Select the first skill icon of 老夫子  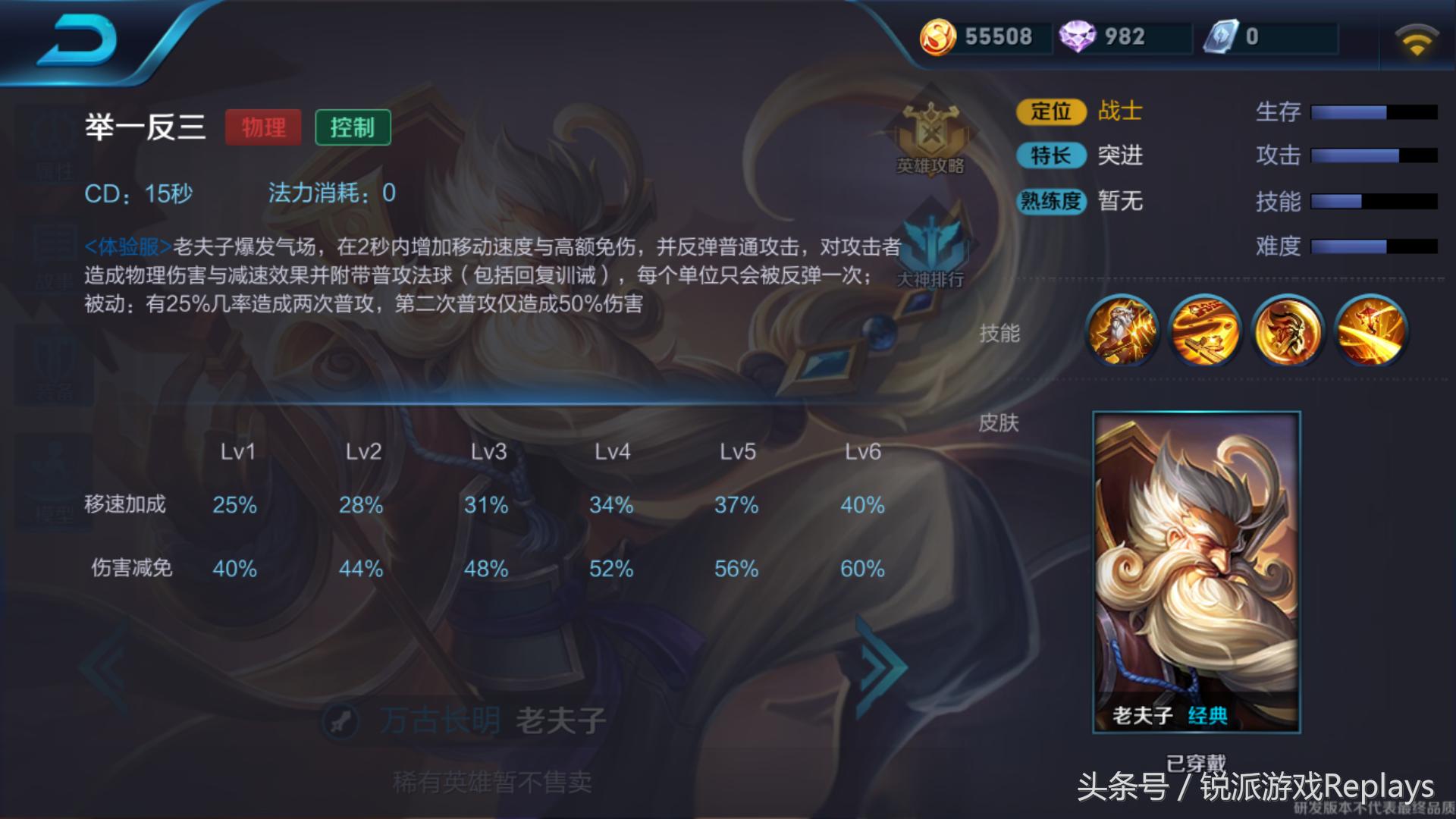tap(1122, 331)
